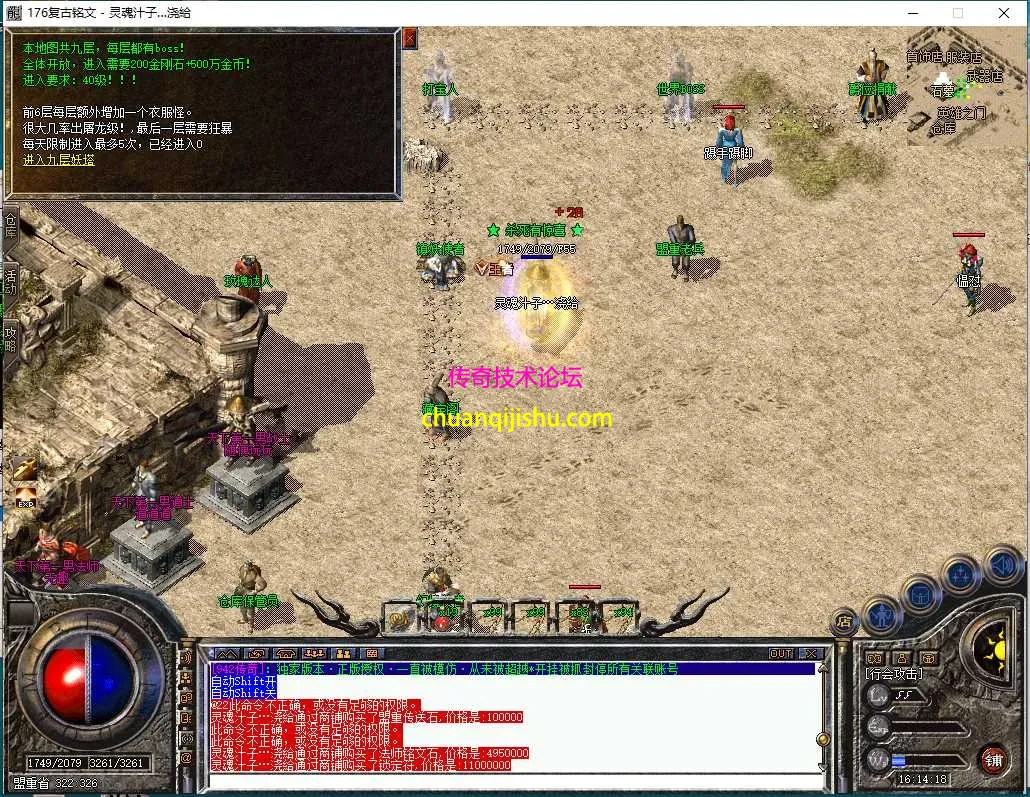Toggle the 行会攻击 attack mode label

[894, 674]
